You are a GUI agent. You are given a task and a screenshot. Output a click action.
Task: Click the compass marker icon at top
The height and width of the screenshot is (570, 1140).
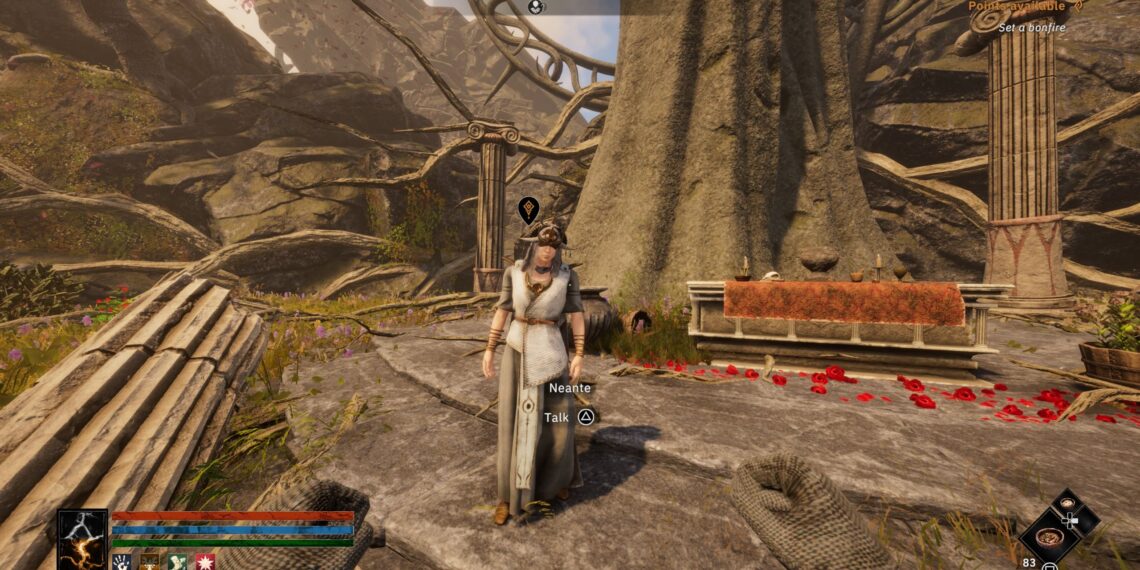537,6
